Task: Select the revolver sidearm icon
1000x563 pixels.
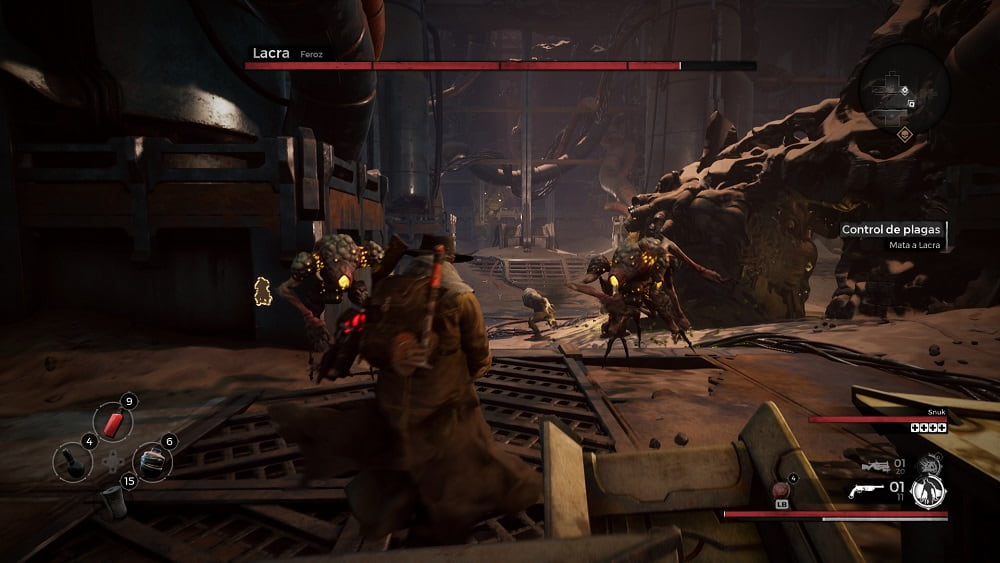Action: point(868,492)
